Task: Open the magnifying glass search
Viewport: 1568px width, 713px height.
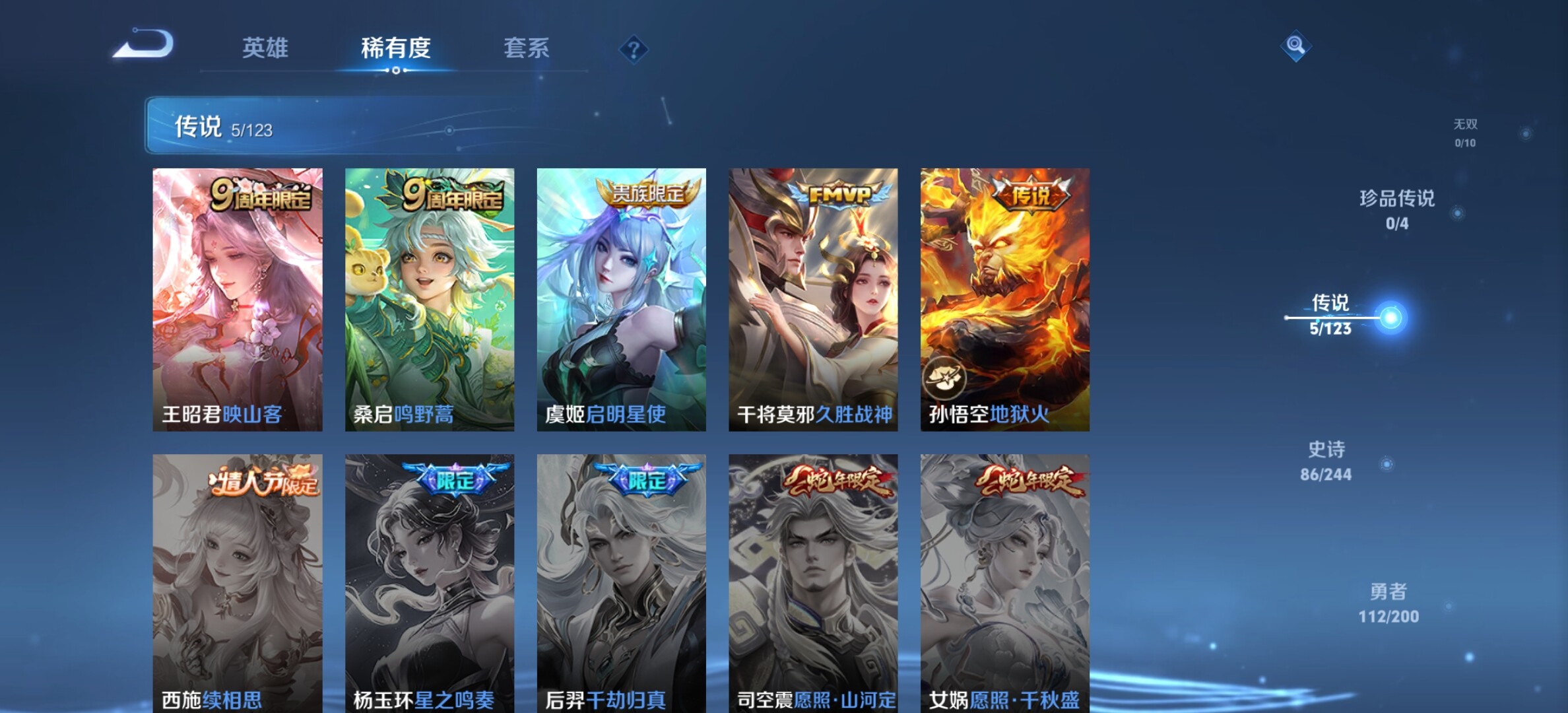Action: coord(1295,45)
